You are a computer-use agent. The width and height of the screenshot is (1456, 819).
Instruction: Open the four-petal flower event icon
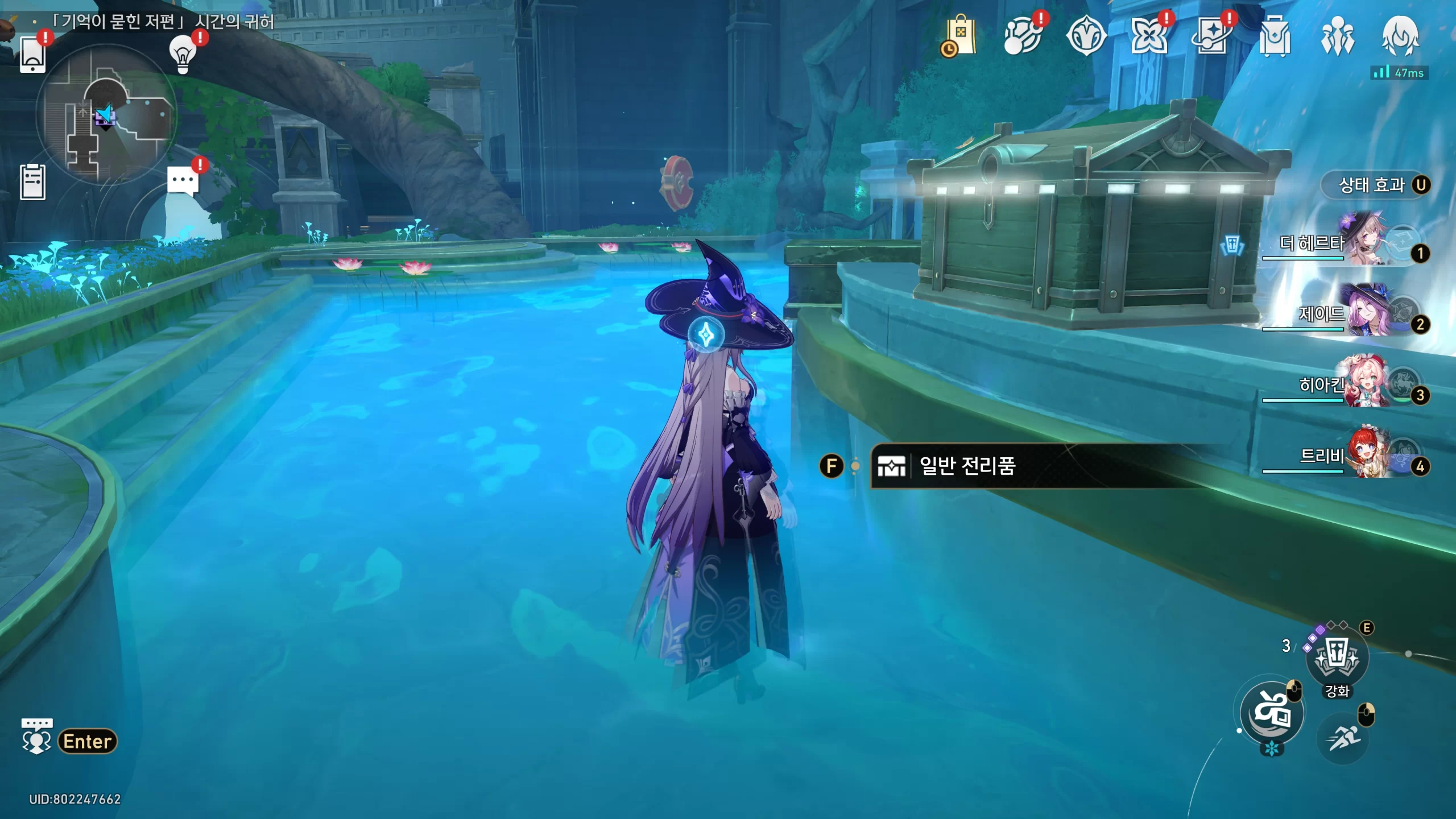pos(1148,36)
